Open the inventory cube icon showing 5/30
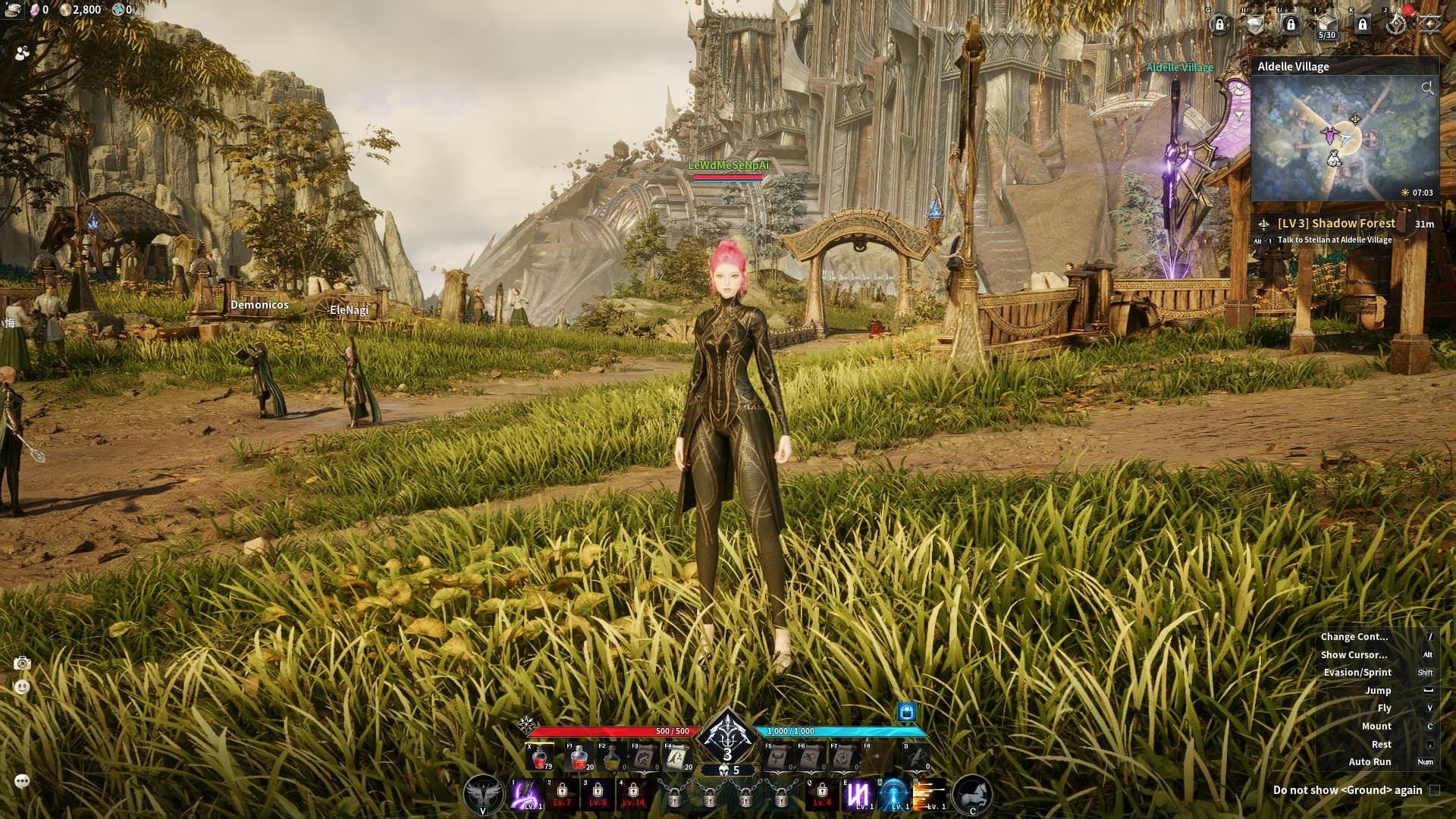Viewport: 1456px width, 819px height. tap(1326, 23)
